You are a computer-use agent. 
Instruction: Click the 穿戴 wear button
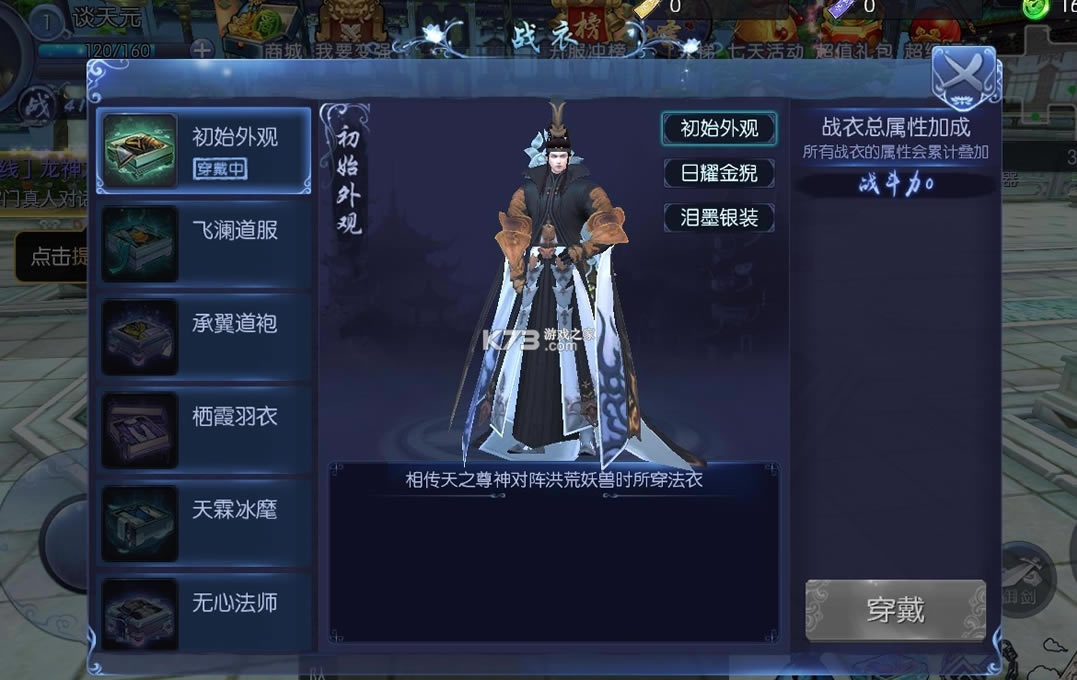click(x=895, y=610)
